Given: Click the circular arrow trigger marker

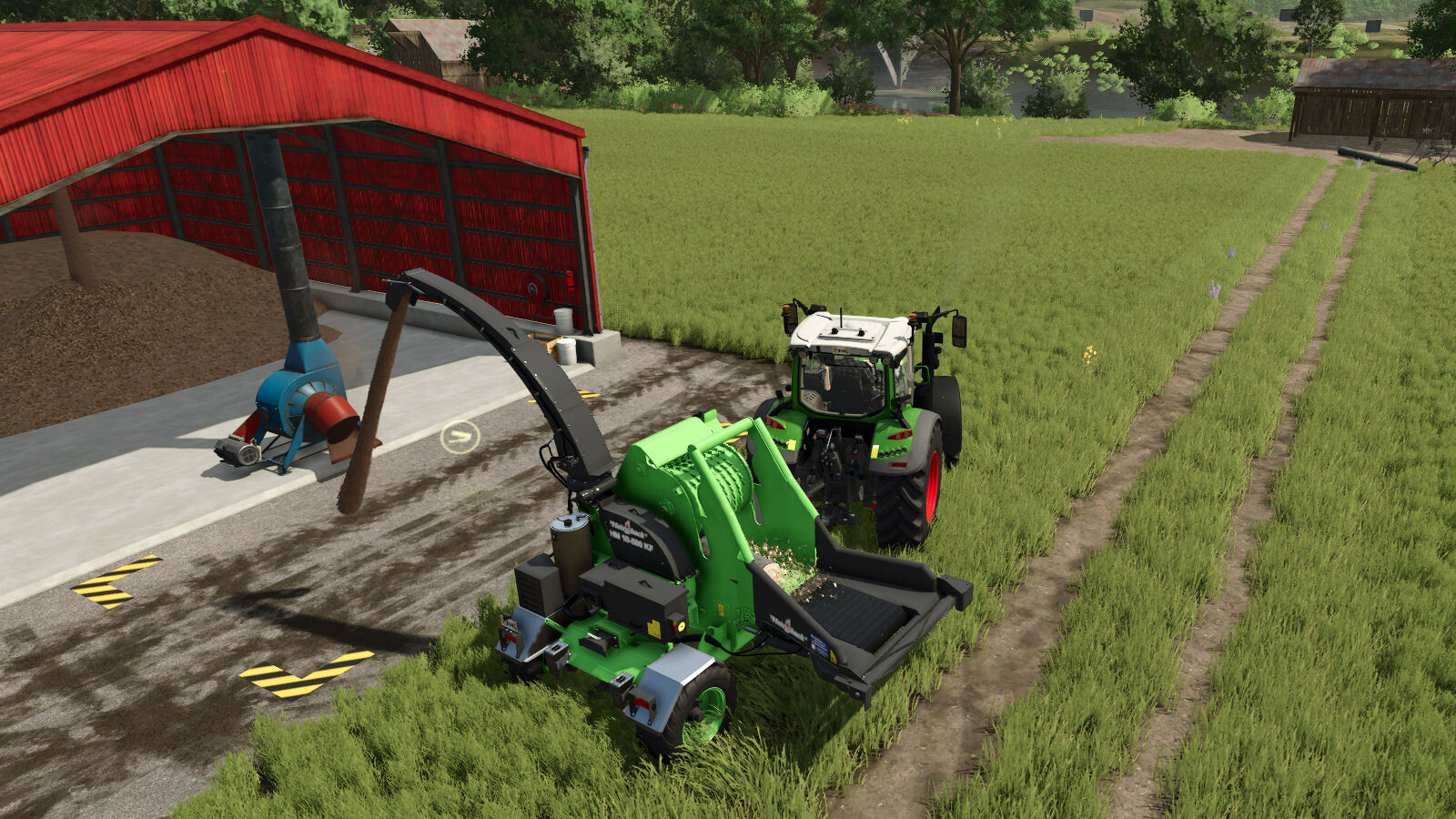Looking at the screenshot, I should point(460,437).
